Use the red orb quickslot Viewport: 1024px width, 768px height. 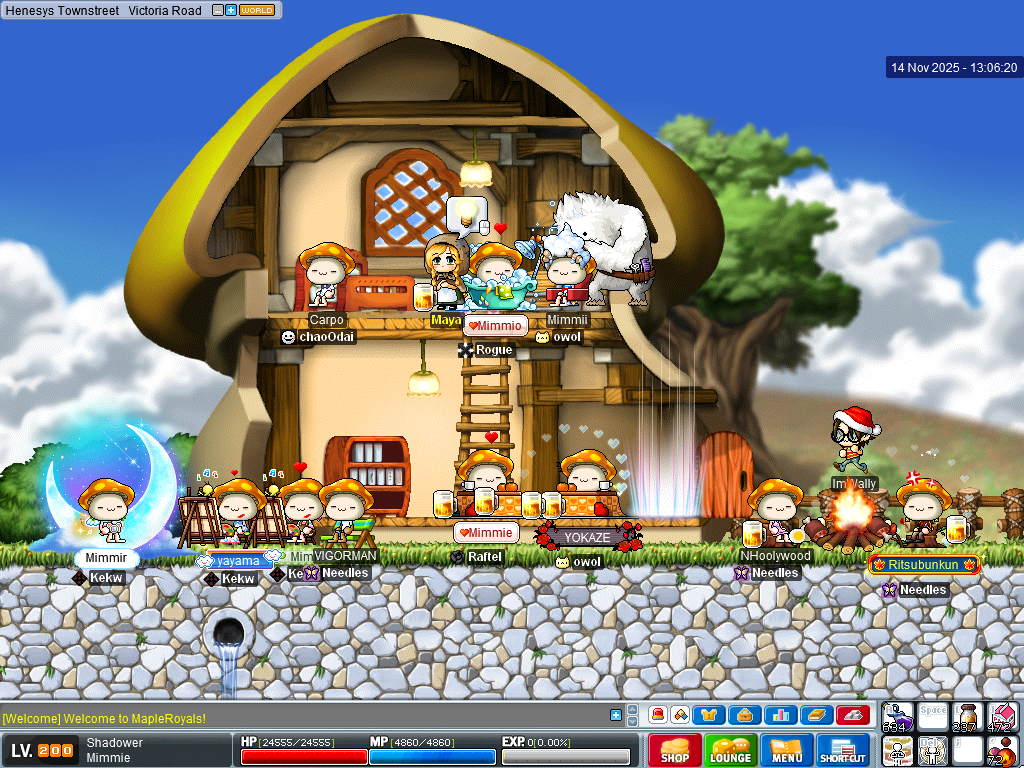tap(1001, 750)
